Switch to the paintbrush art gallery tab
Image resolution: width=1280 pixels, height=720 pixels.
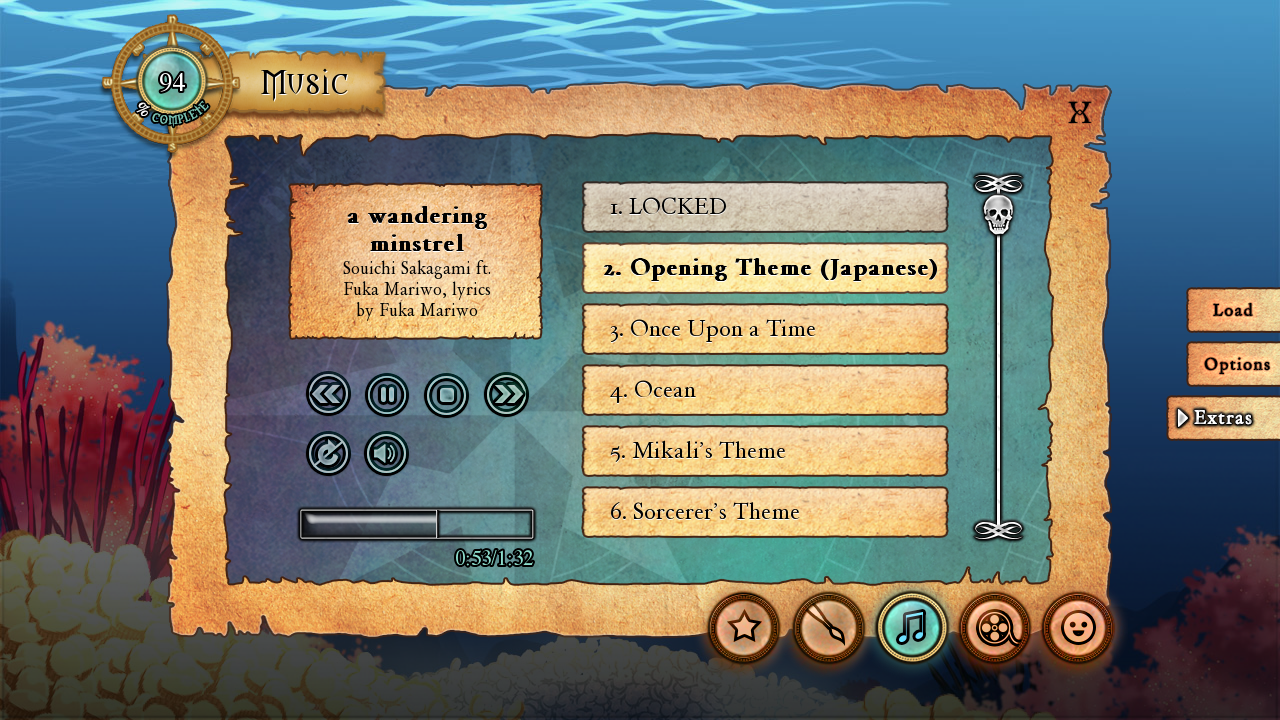(828, 628)
